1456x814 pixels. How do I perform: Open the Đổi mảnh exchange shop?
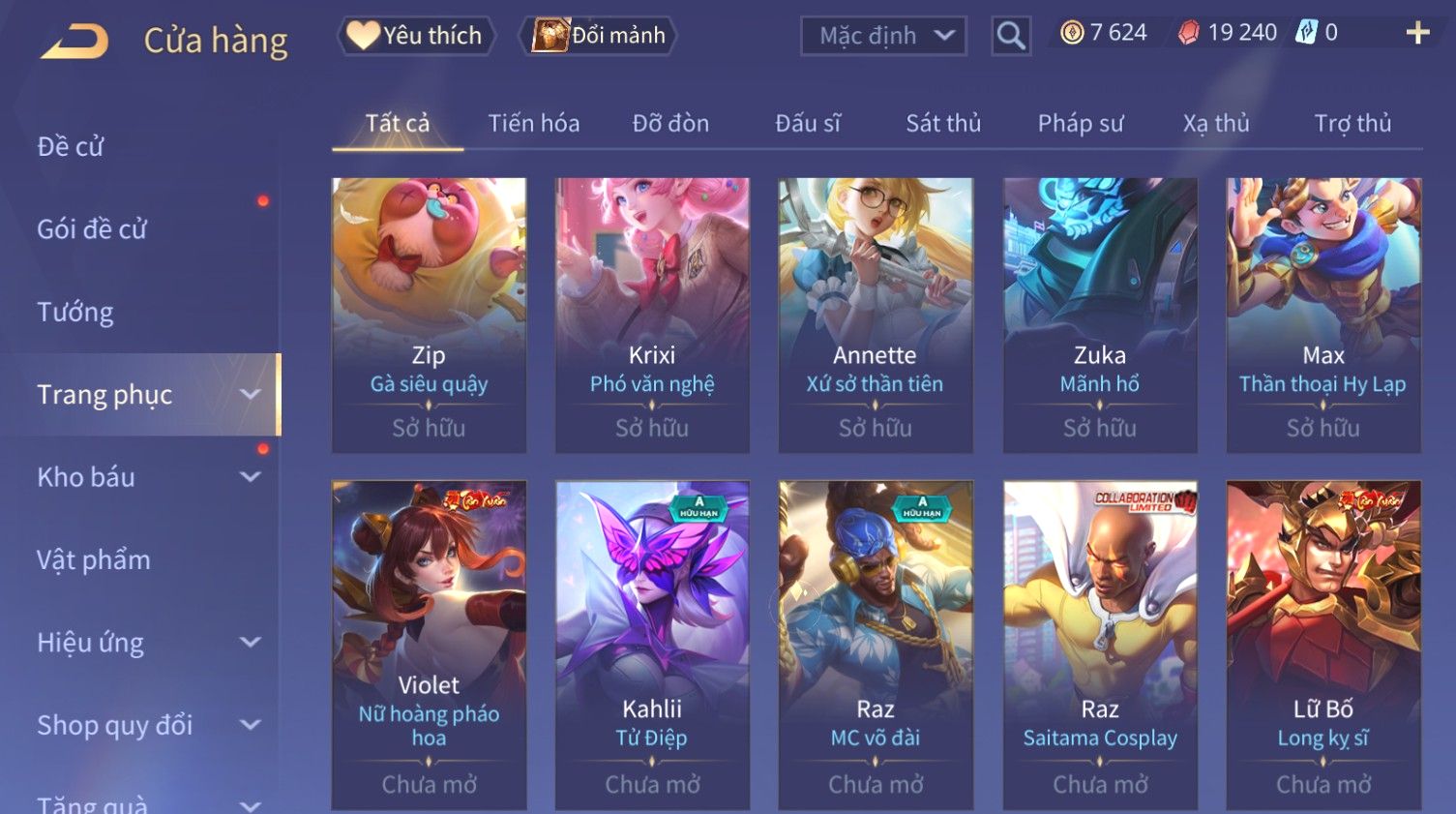(x=600, y=36)
